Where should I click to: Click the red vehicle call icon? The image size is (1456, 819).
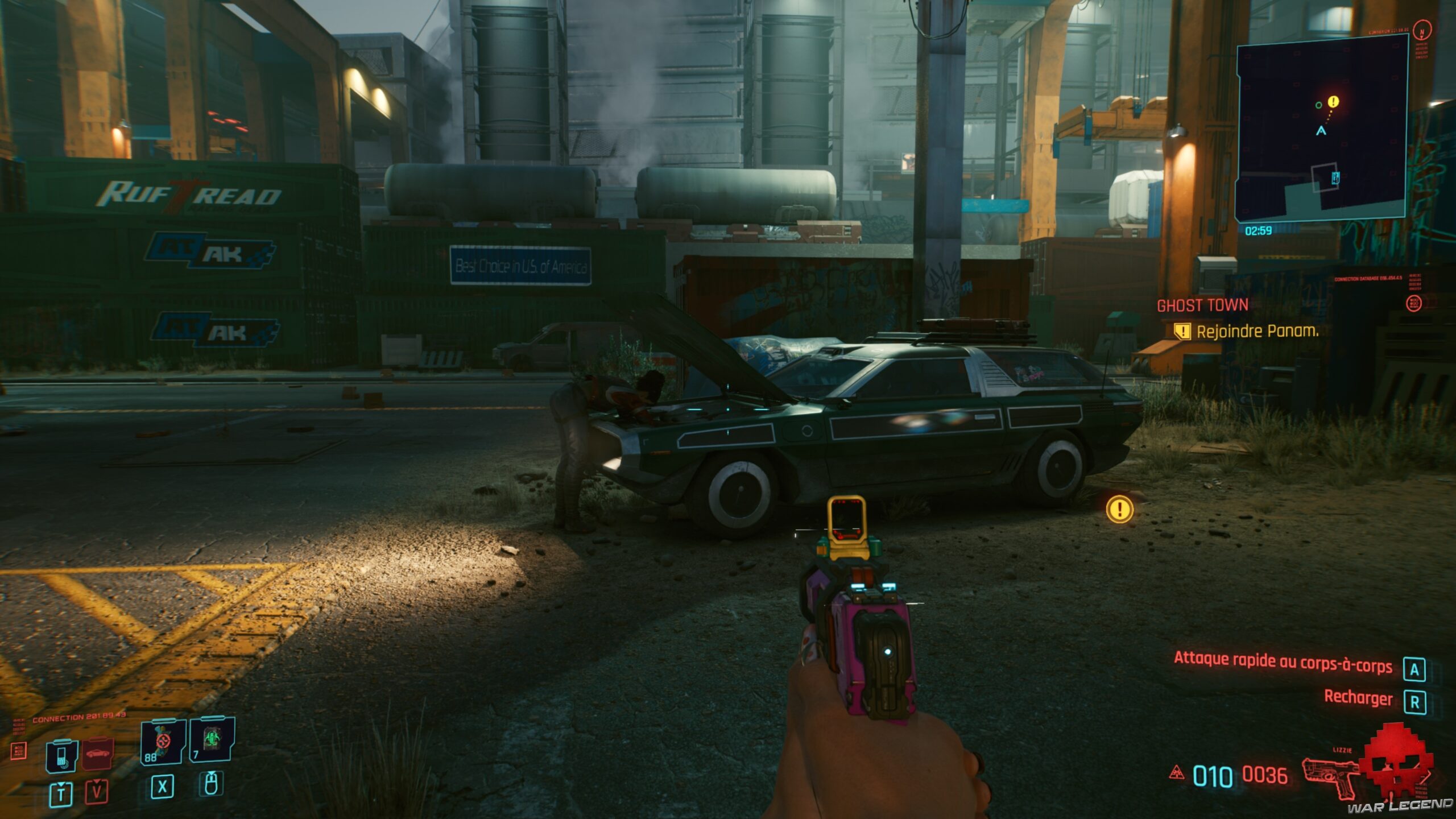point(97,754)
